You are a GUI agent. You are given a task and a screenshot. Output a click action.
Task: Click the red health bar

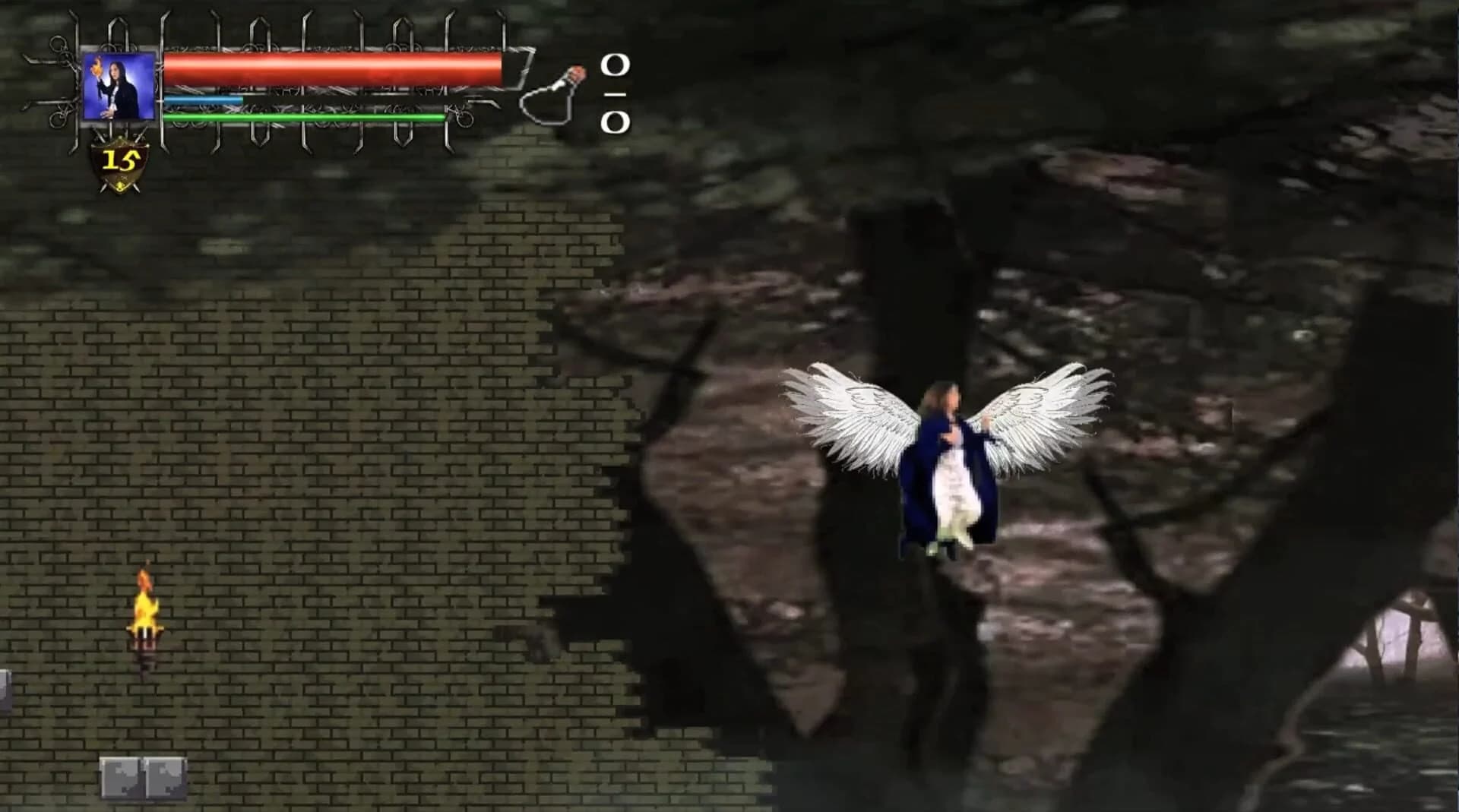tap(334, 68)
